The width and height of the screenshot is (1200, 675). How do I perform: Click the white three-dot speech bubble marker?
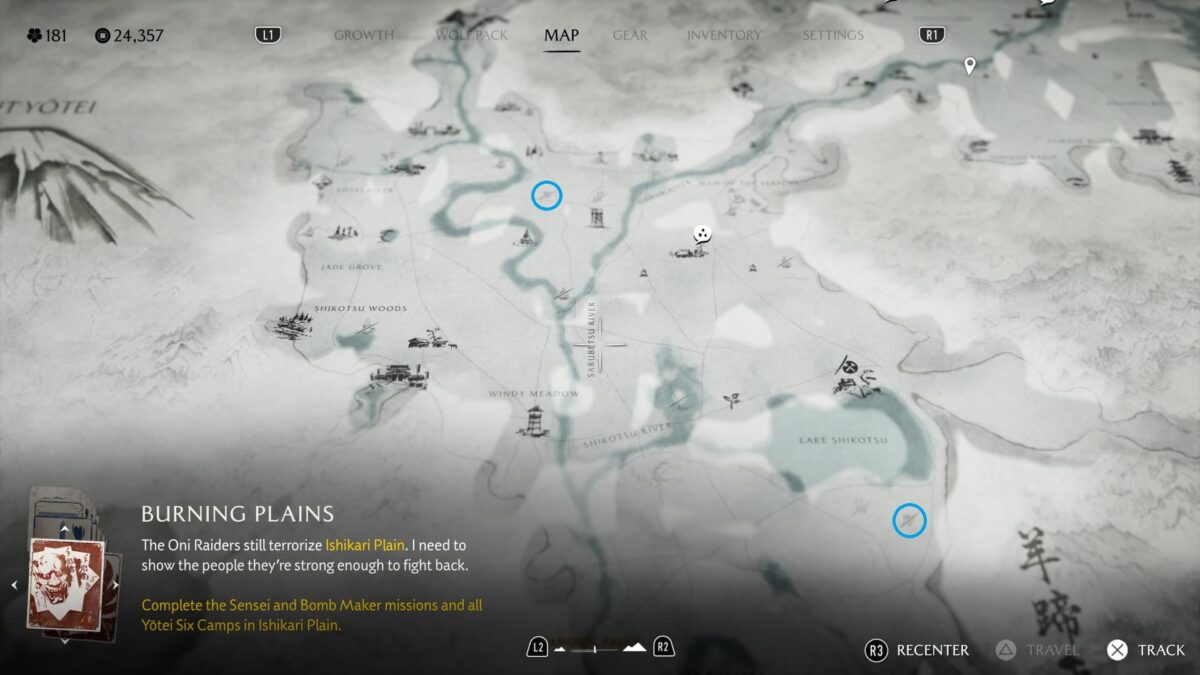[704, 235]
